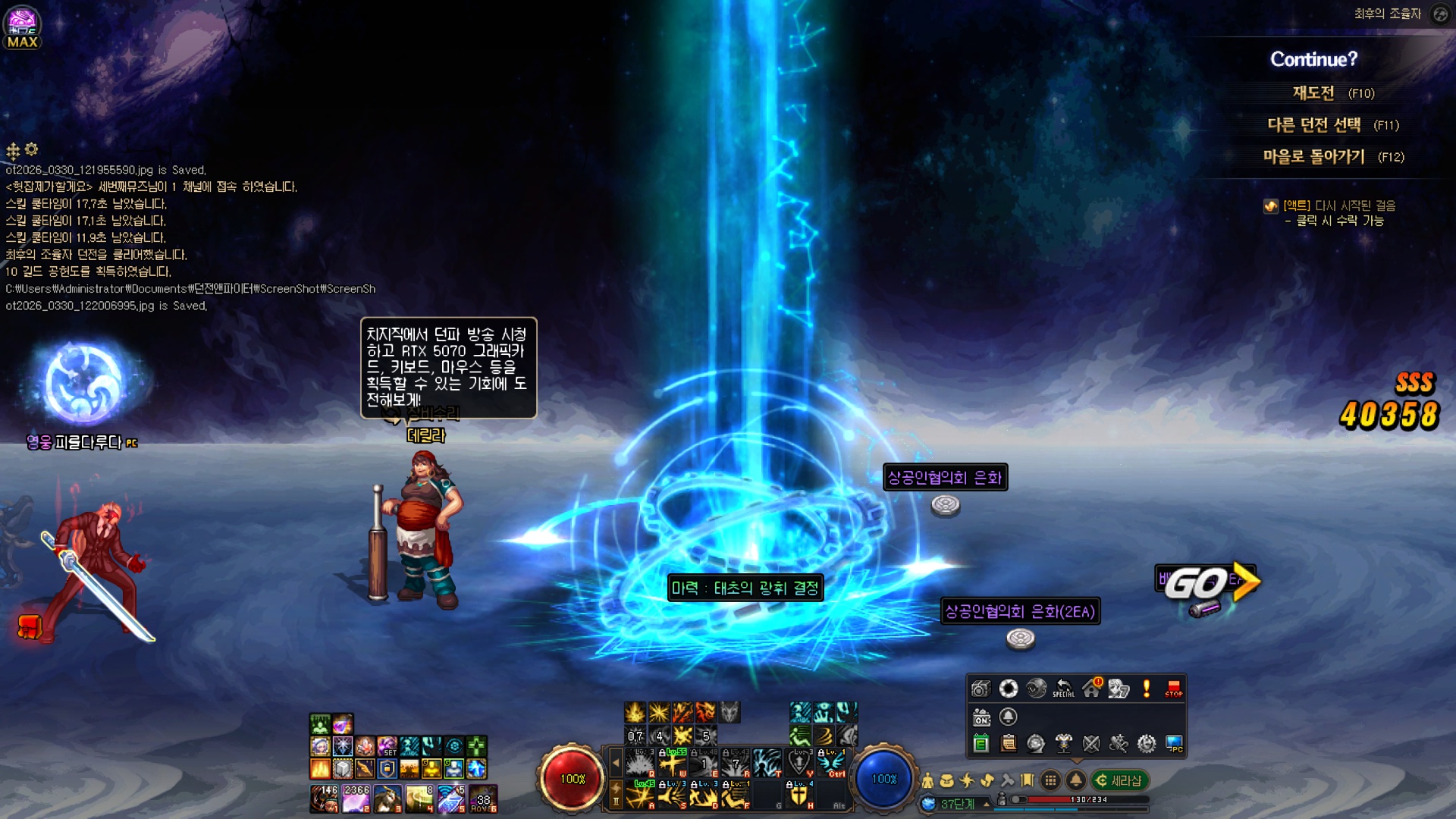Open the yellow banner icon
The width and height of the screenshot is (1456, 819).
pyautogui.click(x=1028, y=780)
